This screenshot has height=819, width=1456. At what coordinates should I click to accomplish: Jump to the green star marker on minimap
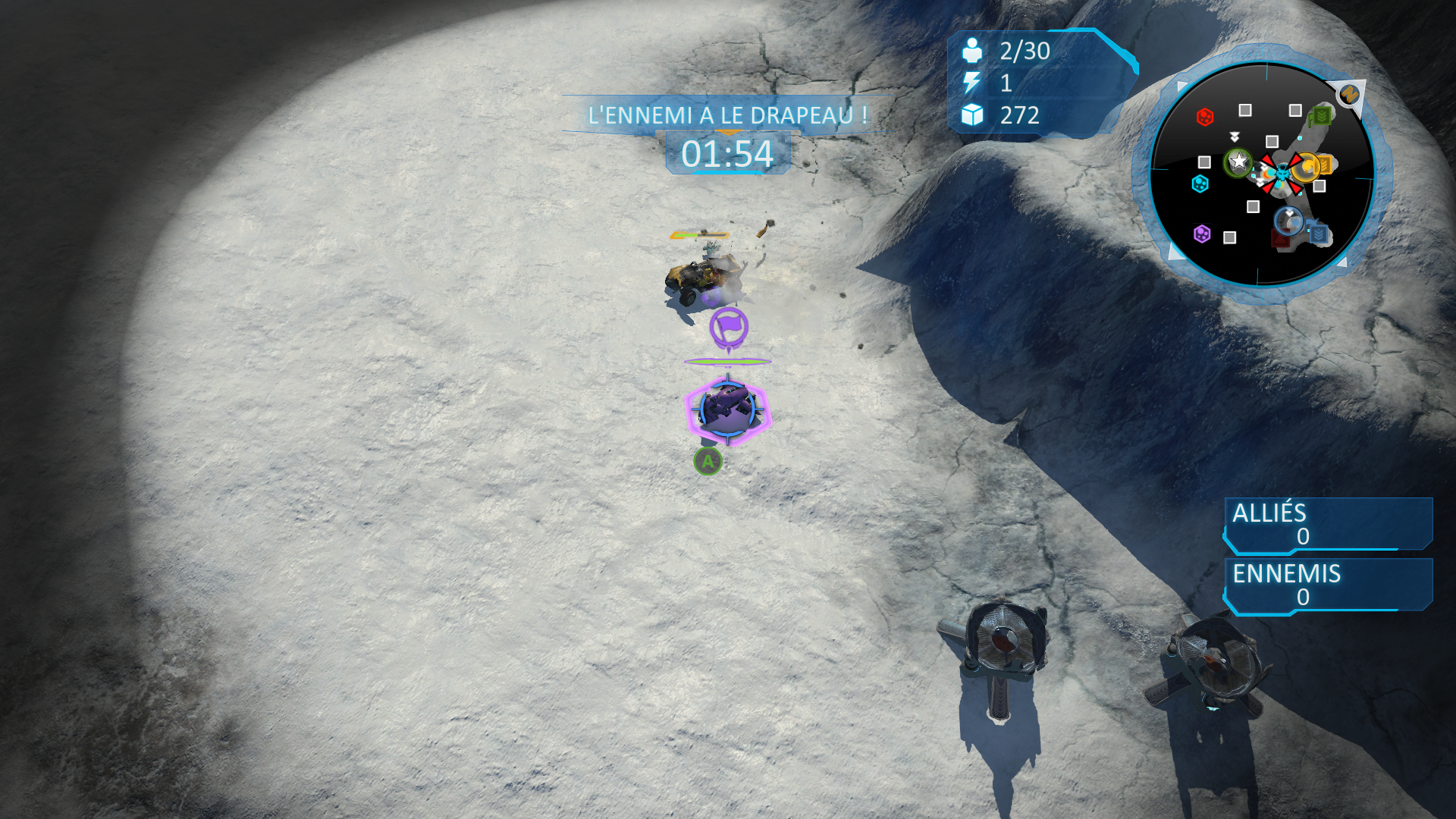click(1238, 162)
